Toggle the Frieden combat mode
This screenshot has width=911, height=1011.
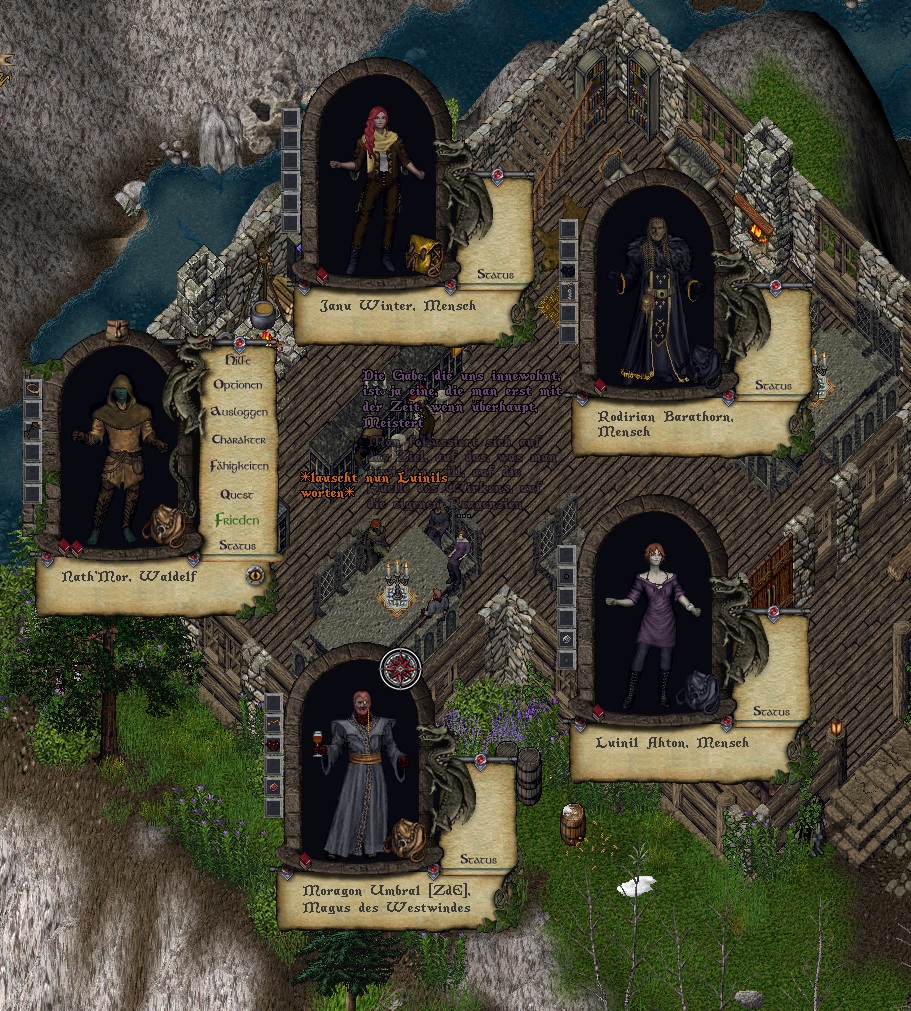[237, 520]
